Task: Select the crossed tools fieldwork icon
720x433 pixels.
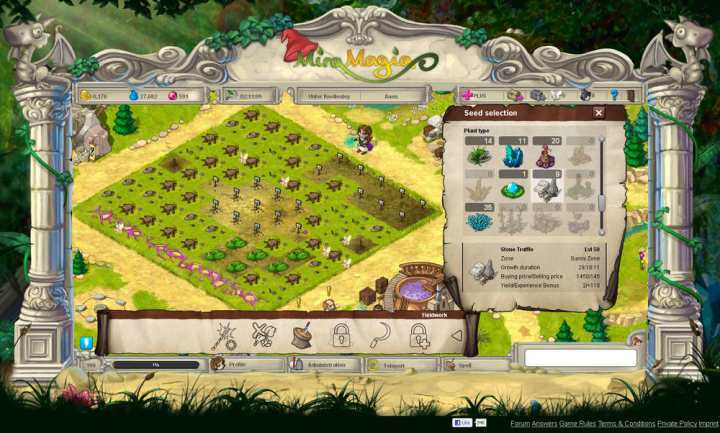Action: tap(262, 337)
